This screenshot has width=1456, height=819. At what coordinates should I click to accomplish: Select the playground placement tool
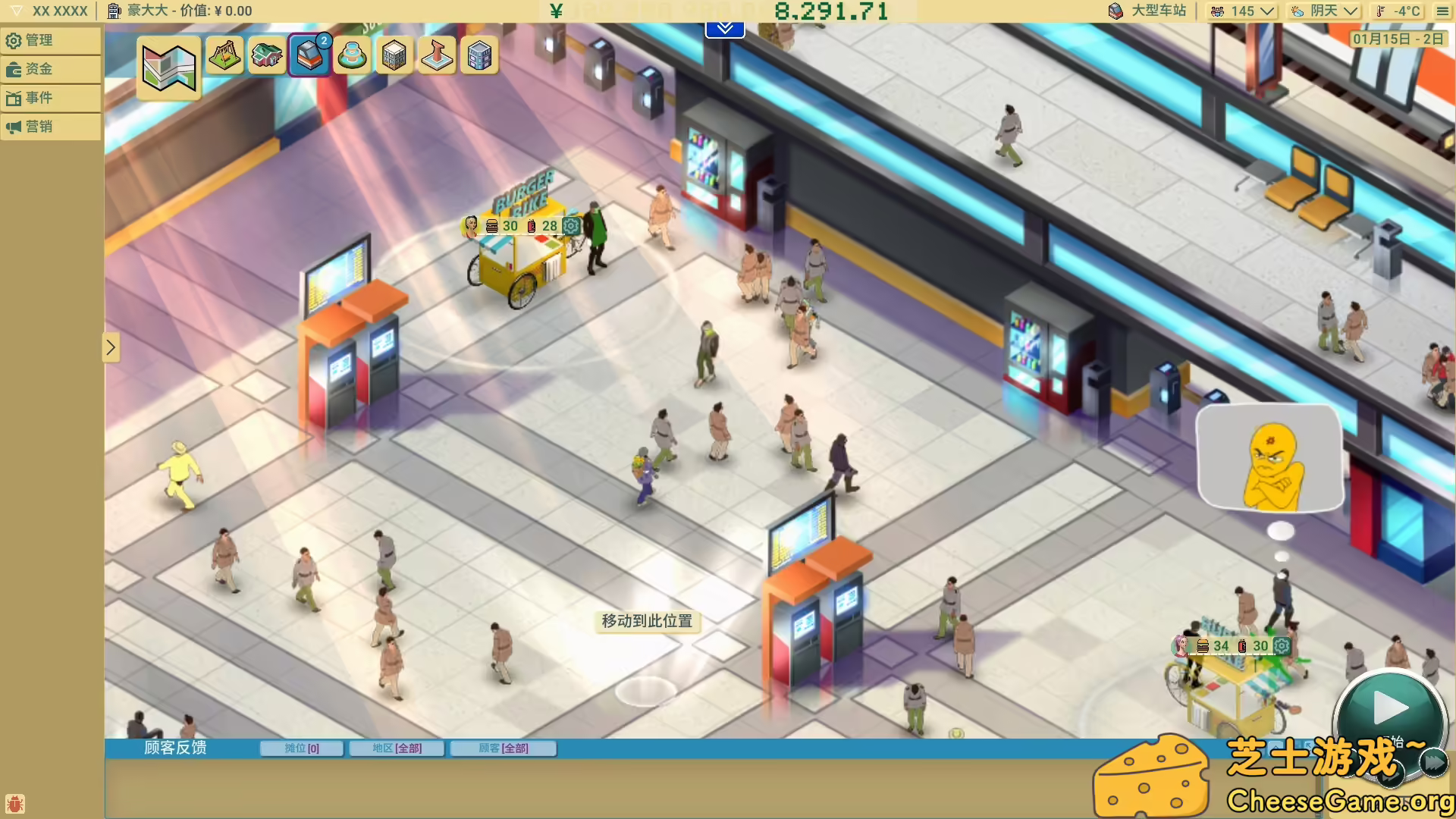225,55
